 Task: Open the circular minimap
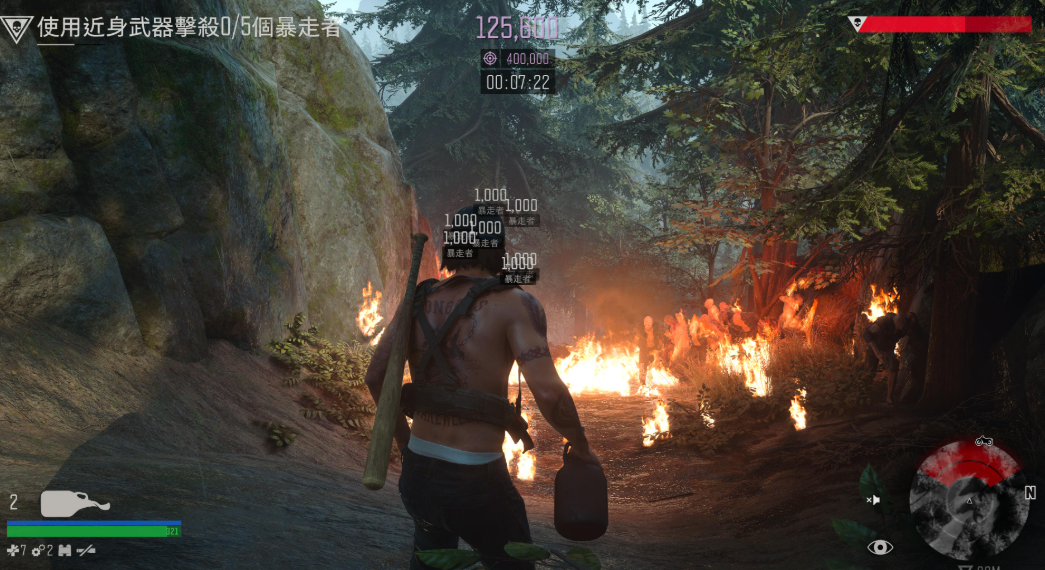pyautogui.click(x=967, y=499)
